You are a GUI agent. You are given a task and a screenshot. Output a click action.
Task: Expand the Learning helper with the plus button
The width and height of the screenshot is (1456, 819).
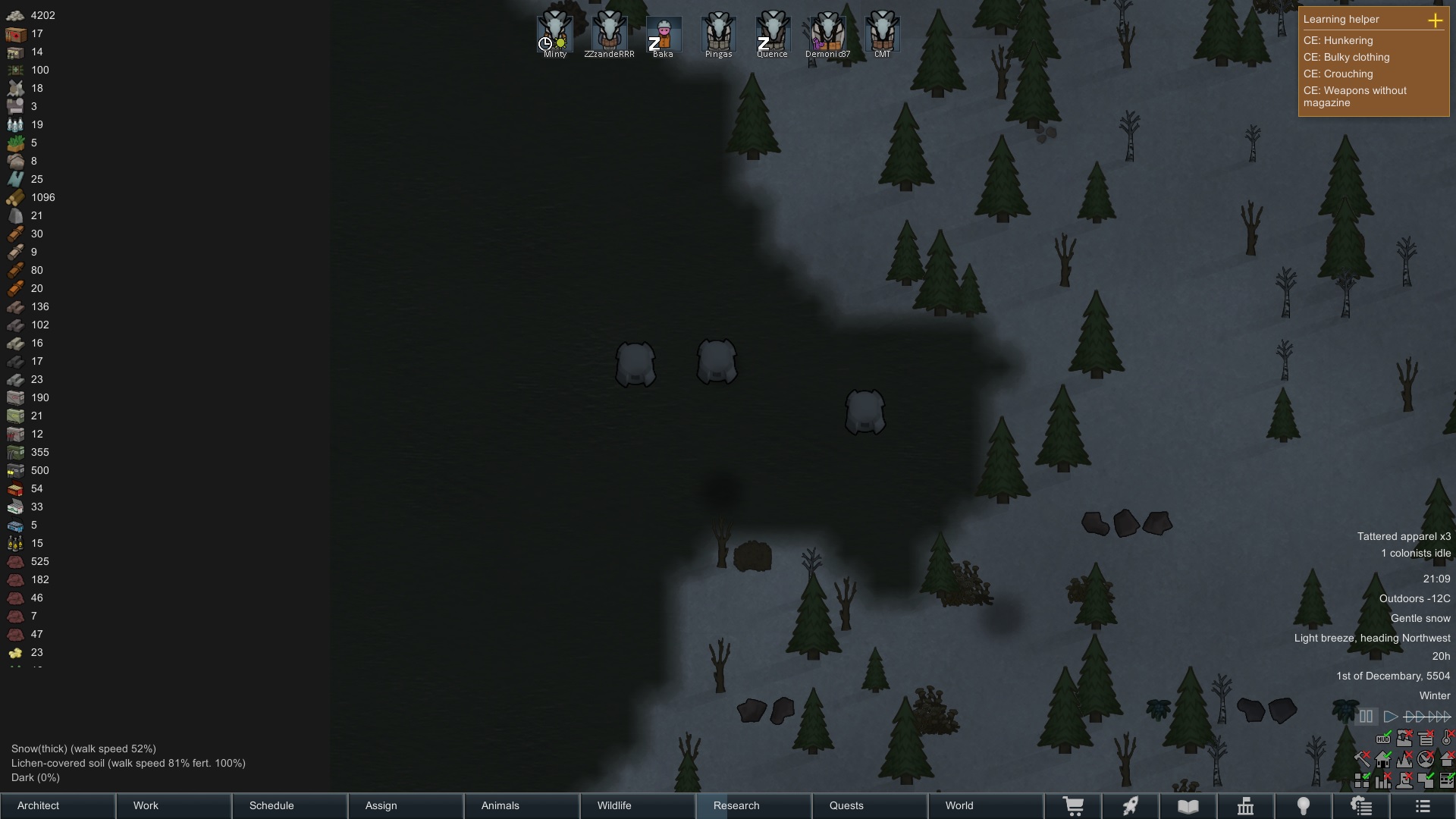[1437, 20]
